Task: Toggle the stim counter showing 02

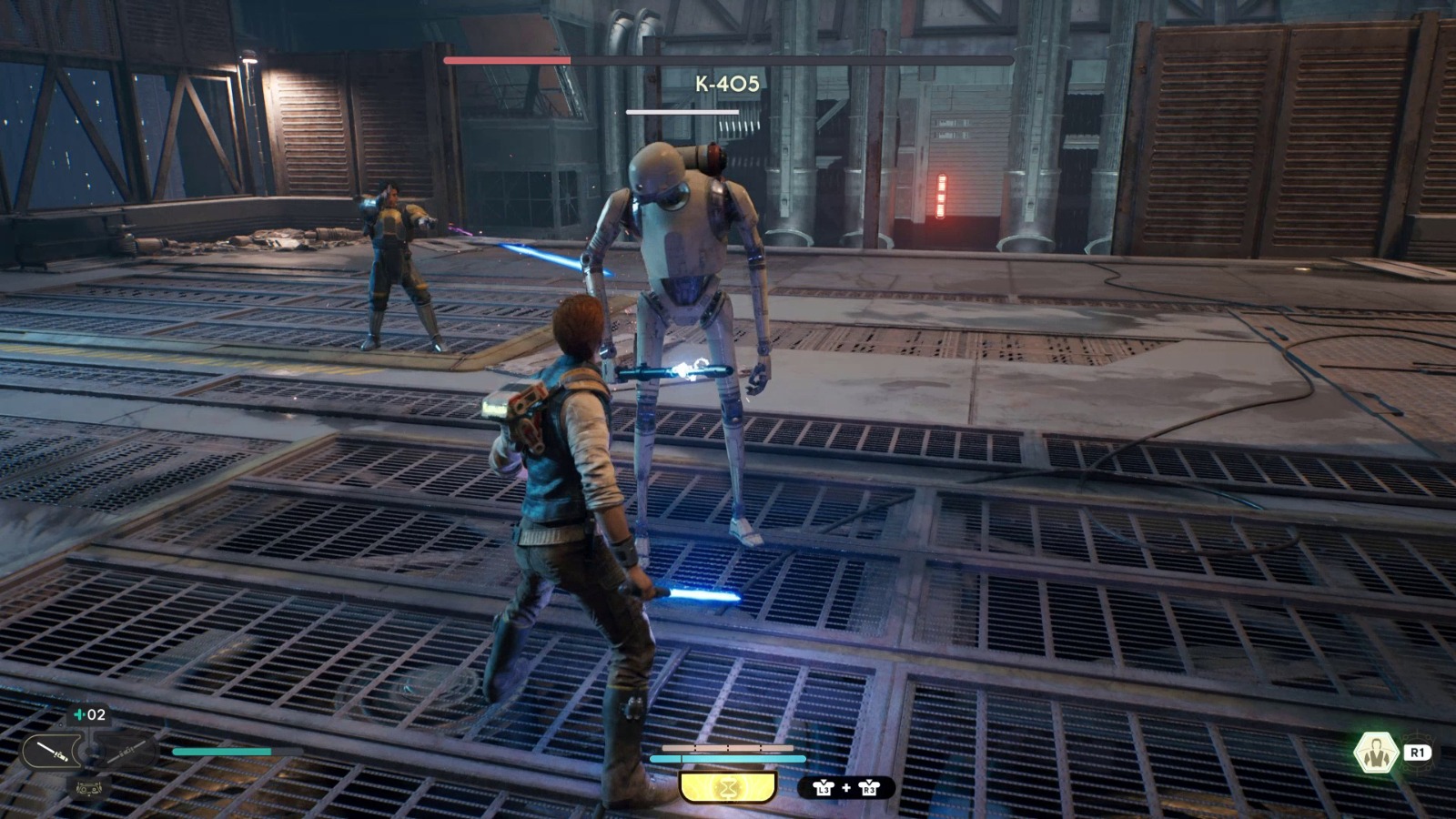Action: tap(96, 715)
